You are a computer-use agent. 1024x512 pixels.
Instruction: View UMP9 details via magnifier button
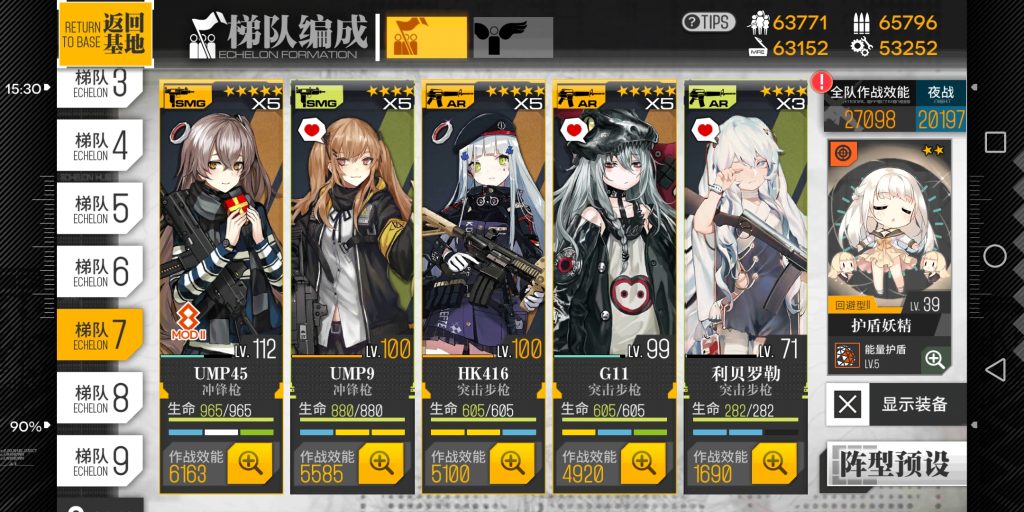380,463
